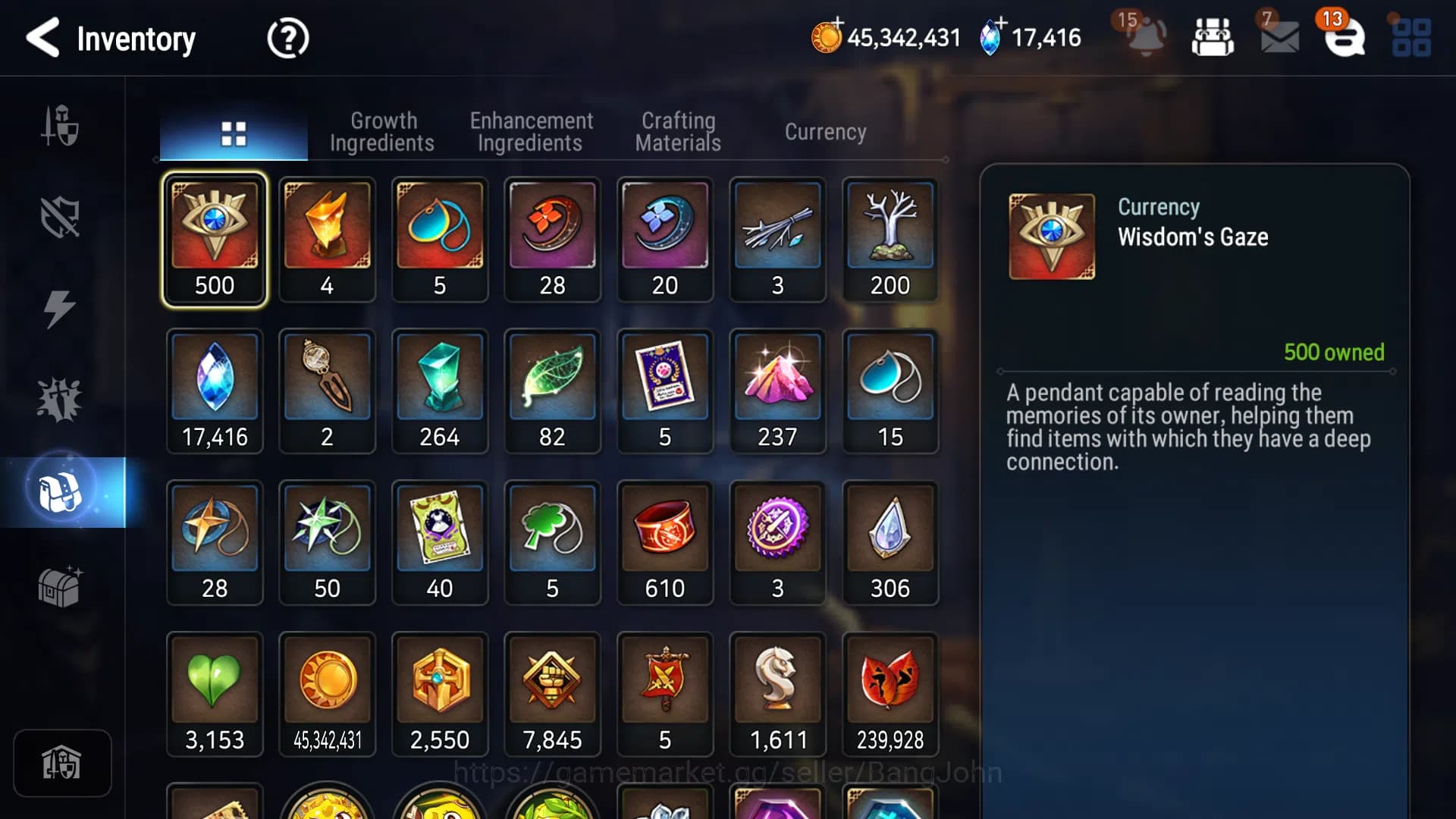Open the Growth Ingredients tab
Screen dimensions: 1456x819
(x=383, y=132)
